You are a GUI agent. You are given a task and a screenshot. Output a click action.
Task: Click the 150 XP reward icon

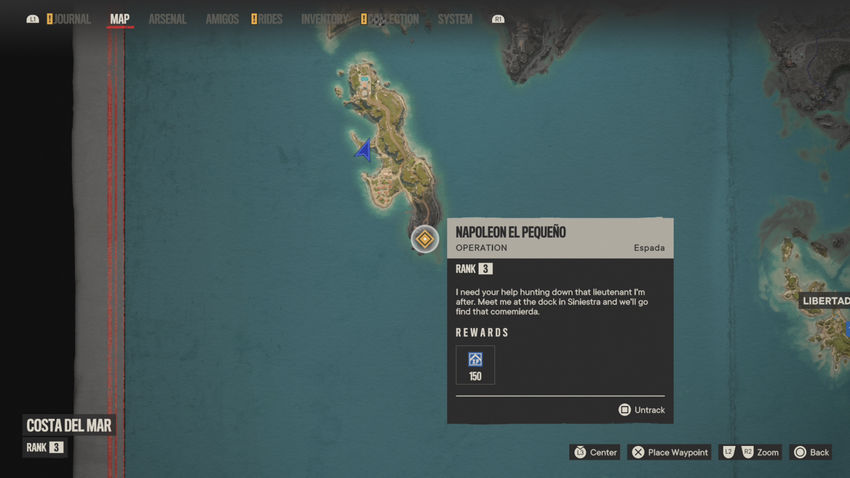(x=475, y=364)
